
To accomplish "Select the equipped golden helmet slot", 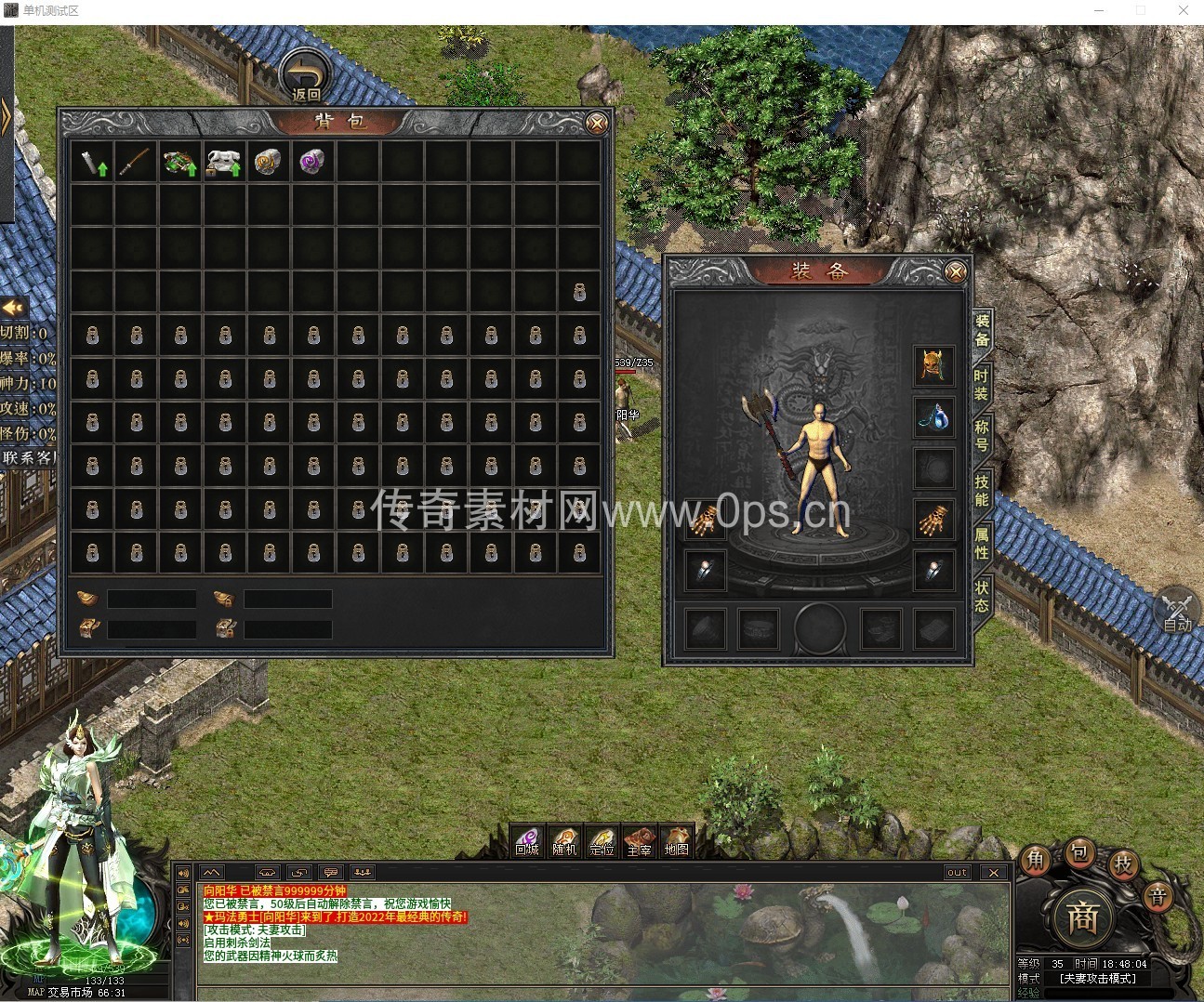I will (x=933, y=365).
